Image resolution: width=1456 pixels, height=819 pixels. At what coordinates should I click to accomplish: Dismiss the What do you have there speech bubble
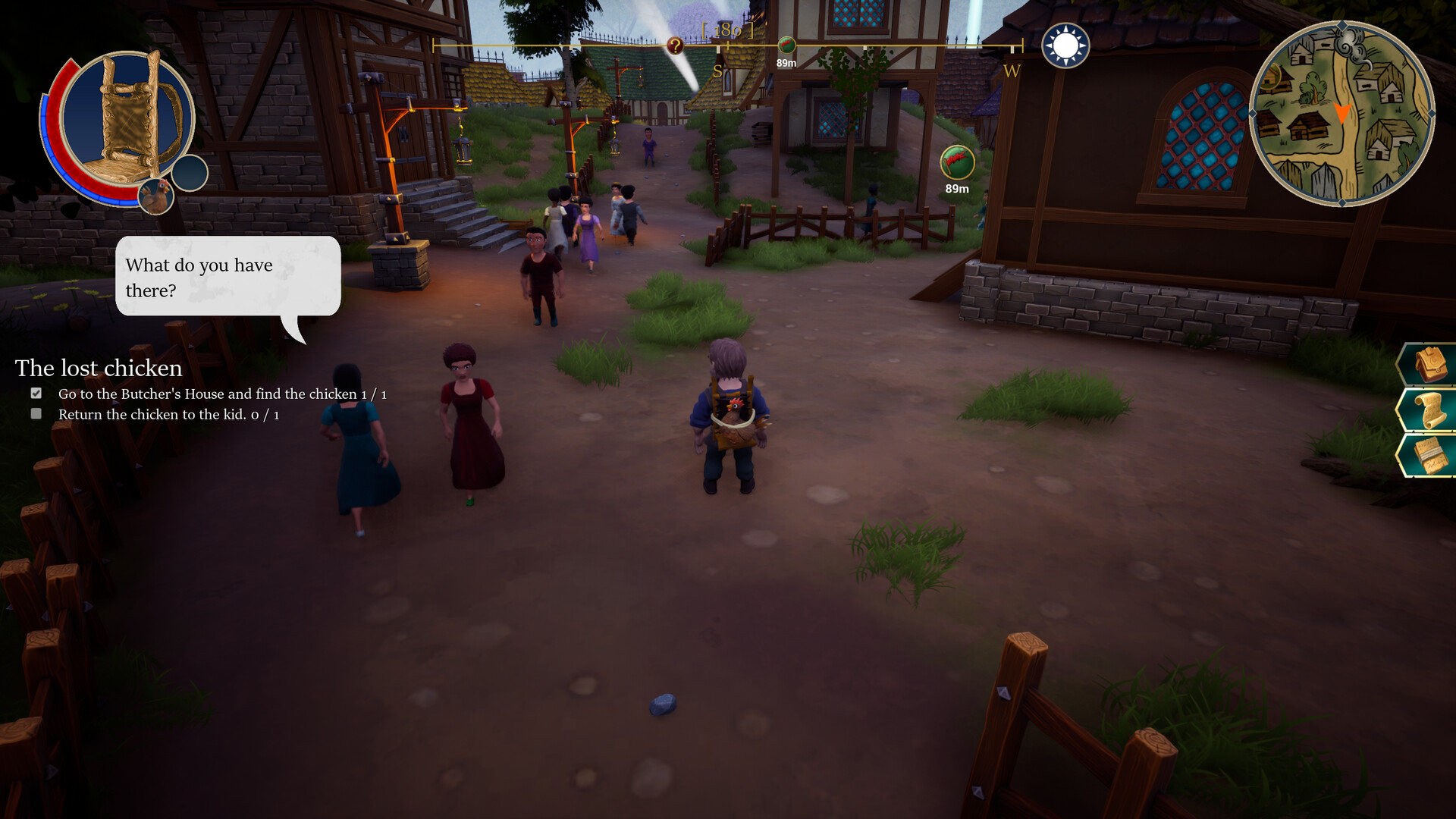(227, 278)
